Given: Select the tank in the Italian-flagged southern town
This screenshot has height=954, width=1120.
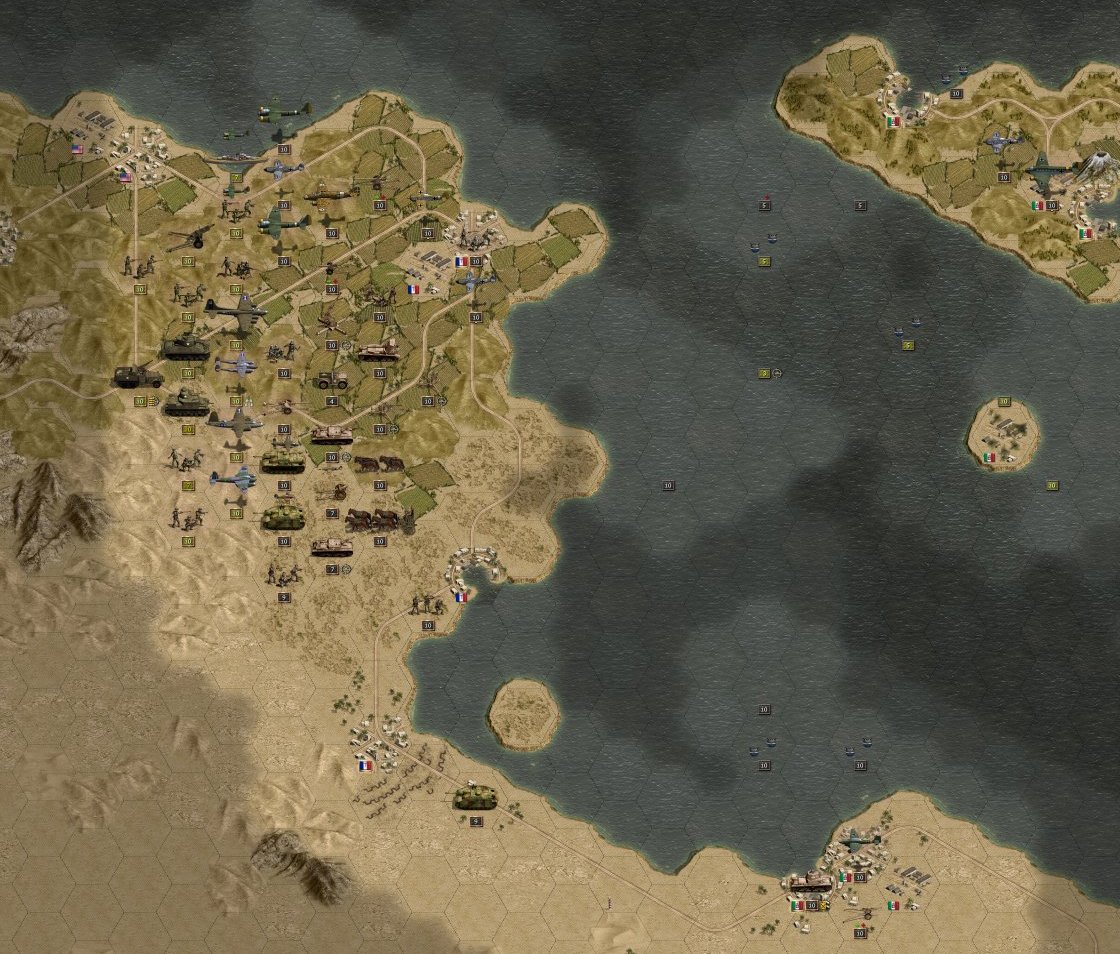Looking at the screenshot, I should pyautogui.click(x=810, y=882).
